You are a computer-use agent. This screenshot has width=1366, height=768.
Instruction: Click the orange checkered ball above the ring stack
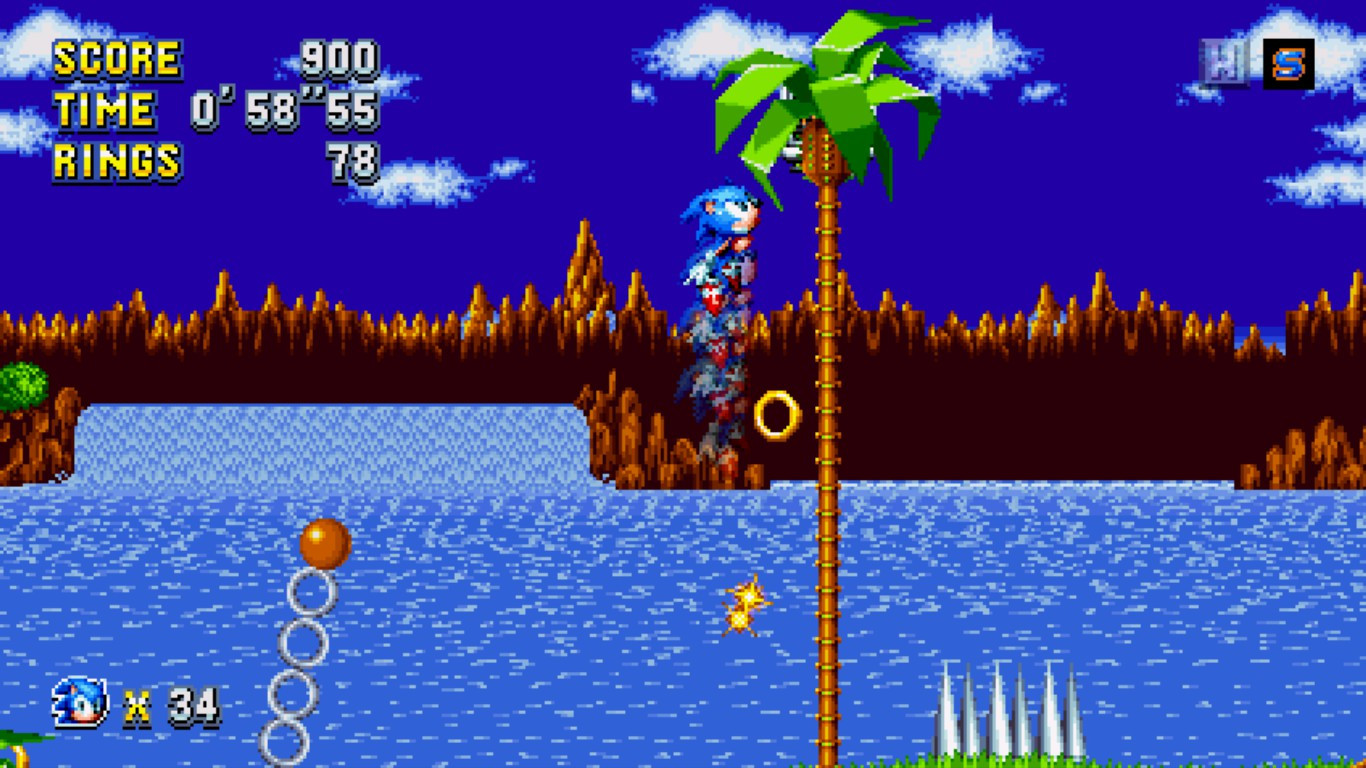coord(325,543)
